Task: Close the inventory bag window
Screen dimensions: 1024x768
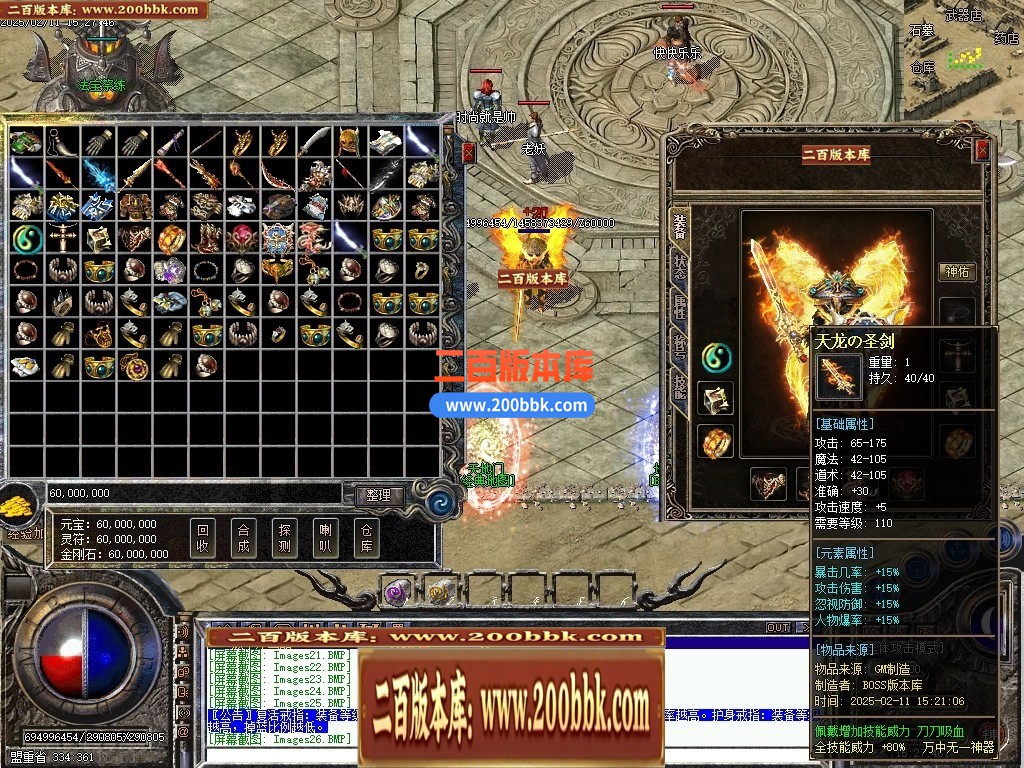Action: click(x=469, y=152)
